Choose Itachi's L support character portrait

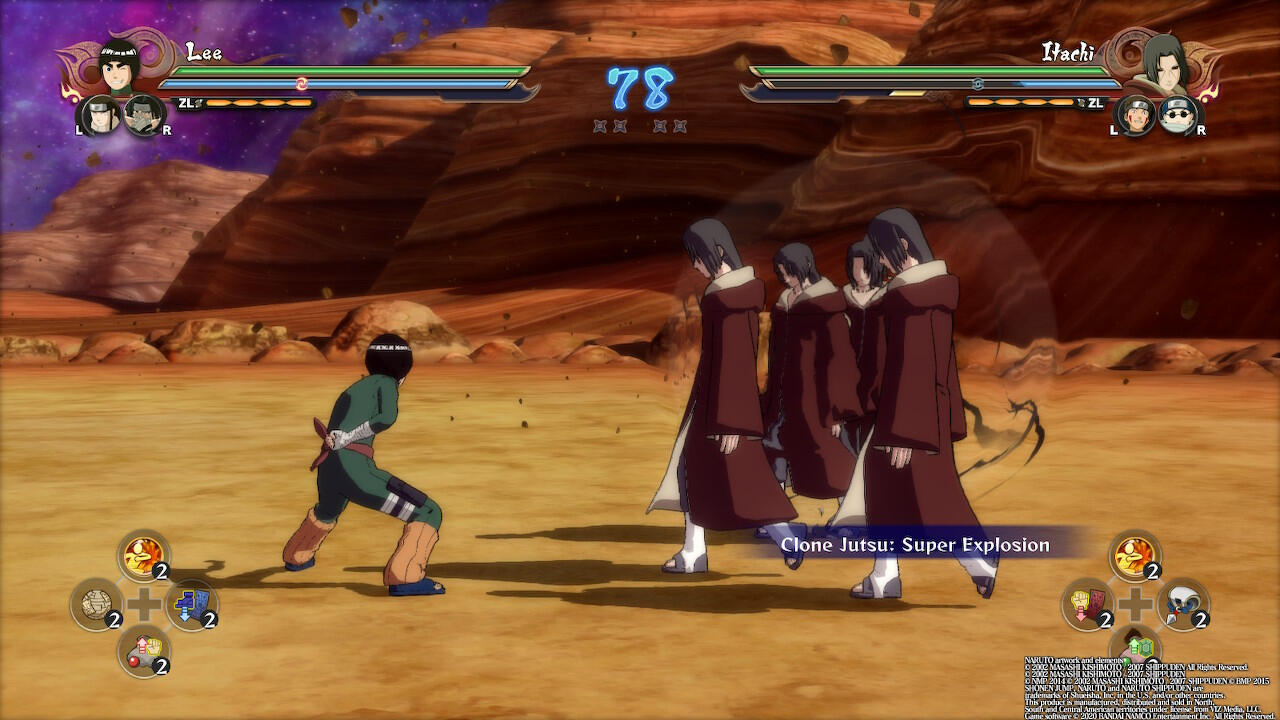pyautogui.click(x=1136, y=116)
